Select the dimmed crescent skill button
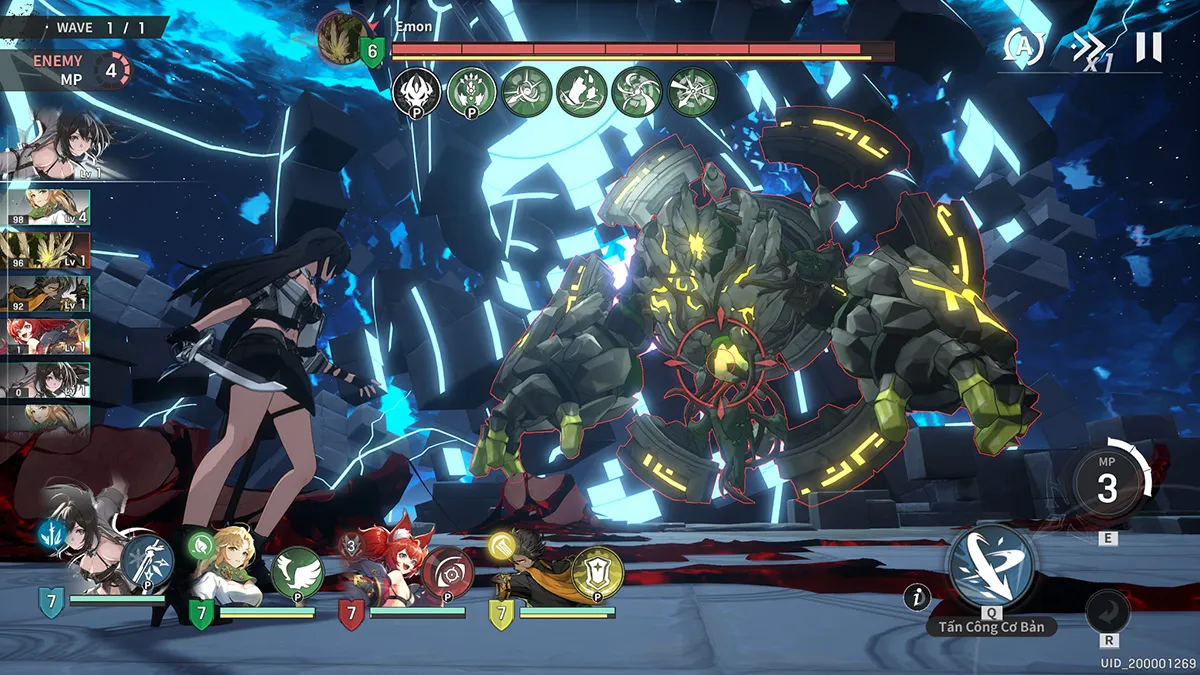Image resolution: width=1200 pixels, height=675 pixels. pyautogui.click(x=1108, y=612)
